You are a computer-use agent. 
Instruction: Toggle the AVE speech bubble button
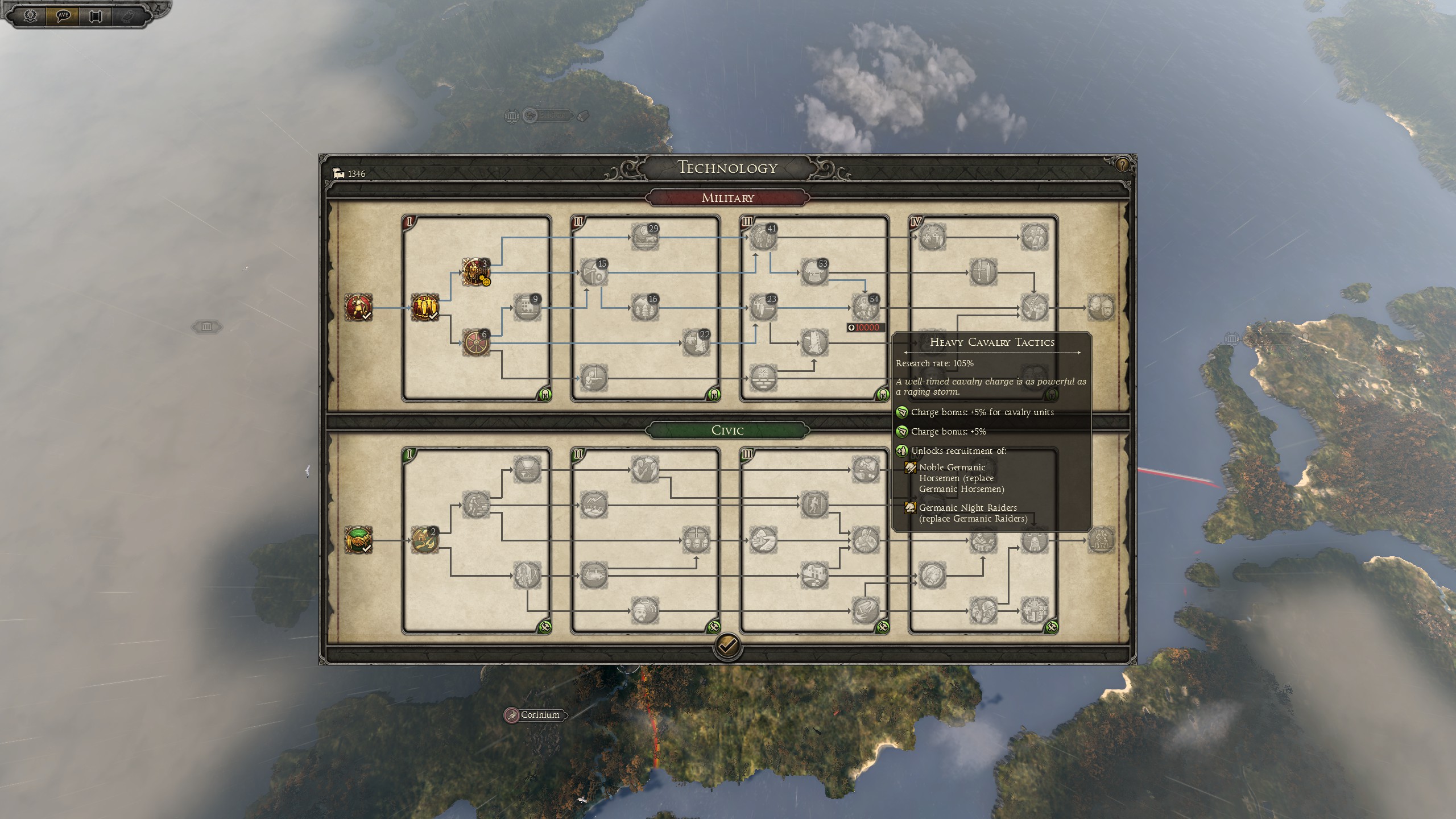[x=63, y=15]
